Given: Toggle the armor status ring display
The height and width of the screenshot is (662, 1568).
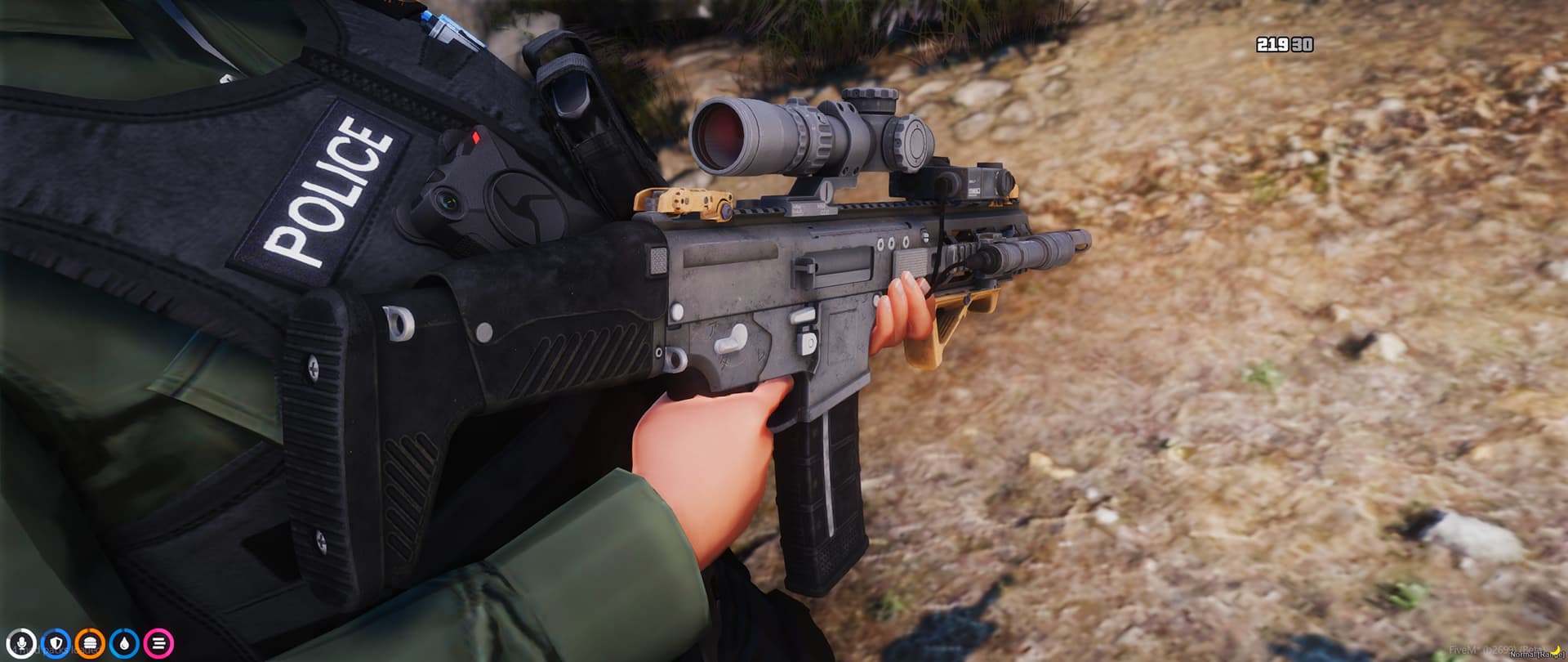Looking at the screenshot, I should (54, 643).
